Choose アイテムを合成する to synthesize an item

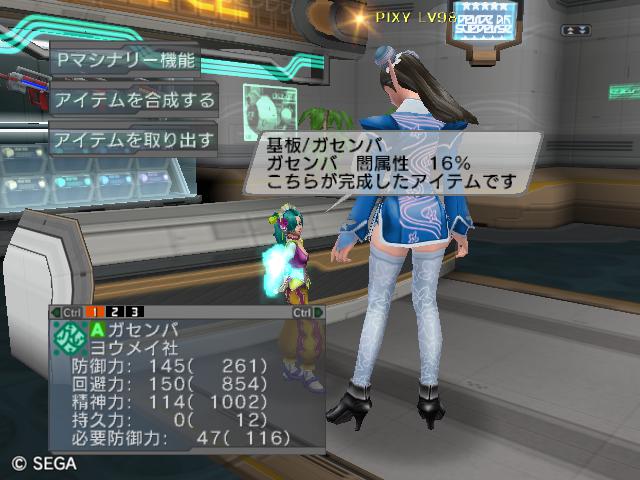click(x=134, y=100)
